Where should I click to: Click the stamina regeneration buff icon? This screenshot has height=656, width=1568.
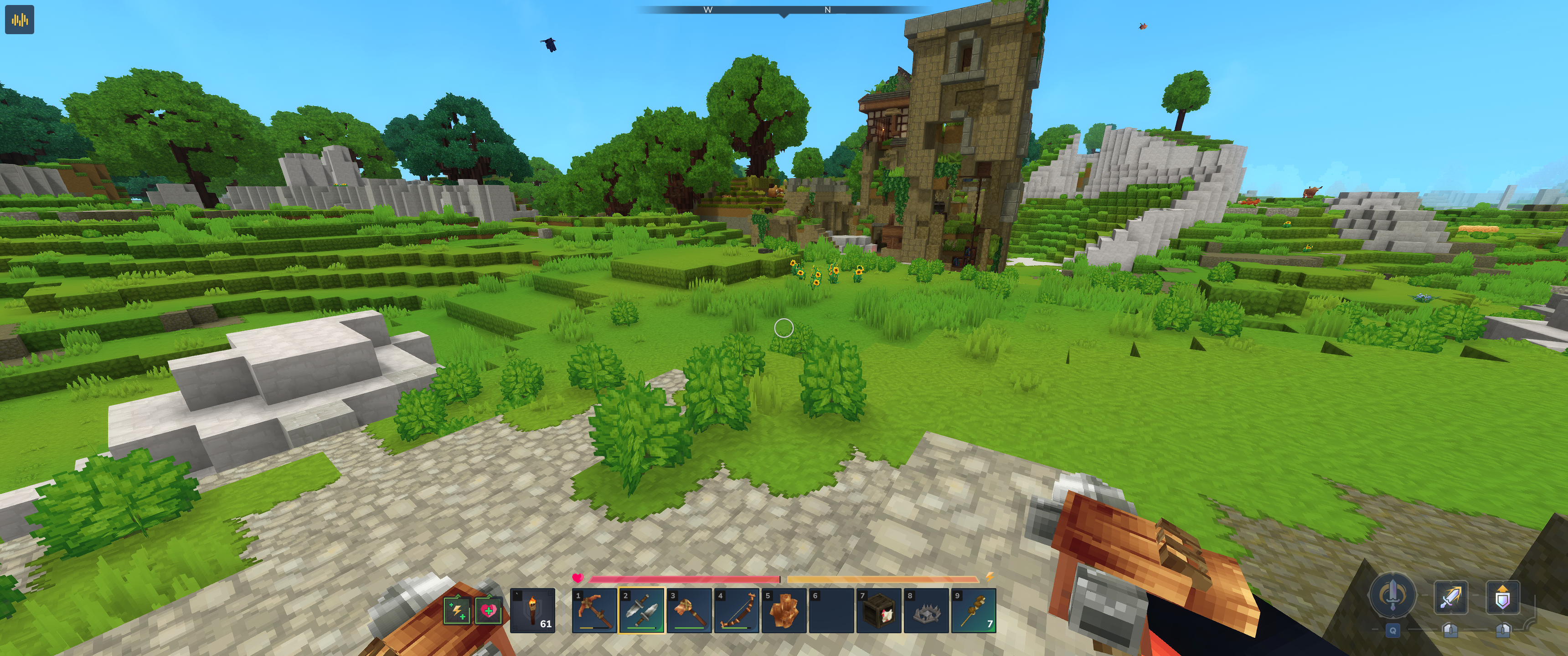[457, 610]
